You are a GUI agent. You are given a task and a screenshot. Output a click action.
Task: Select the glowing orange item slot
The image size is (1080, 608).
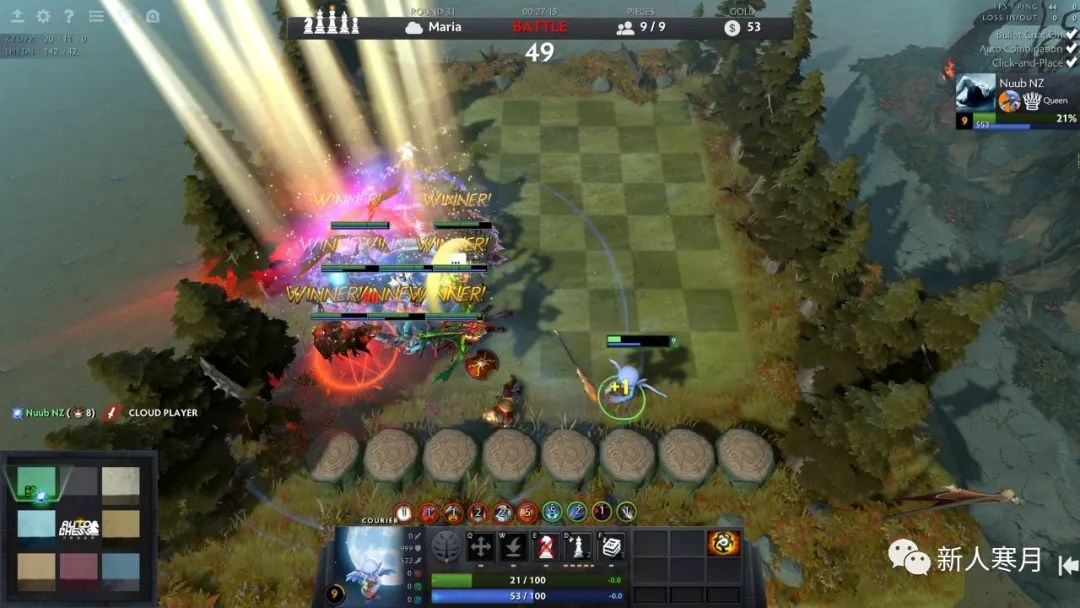click(723, 543)
